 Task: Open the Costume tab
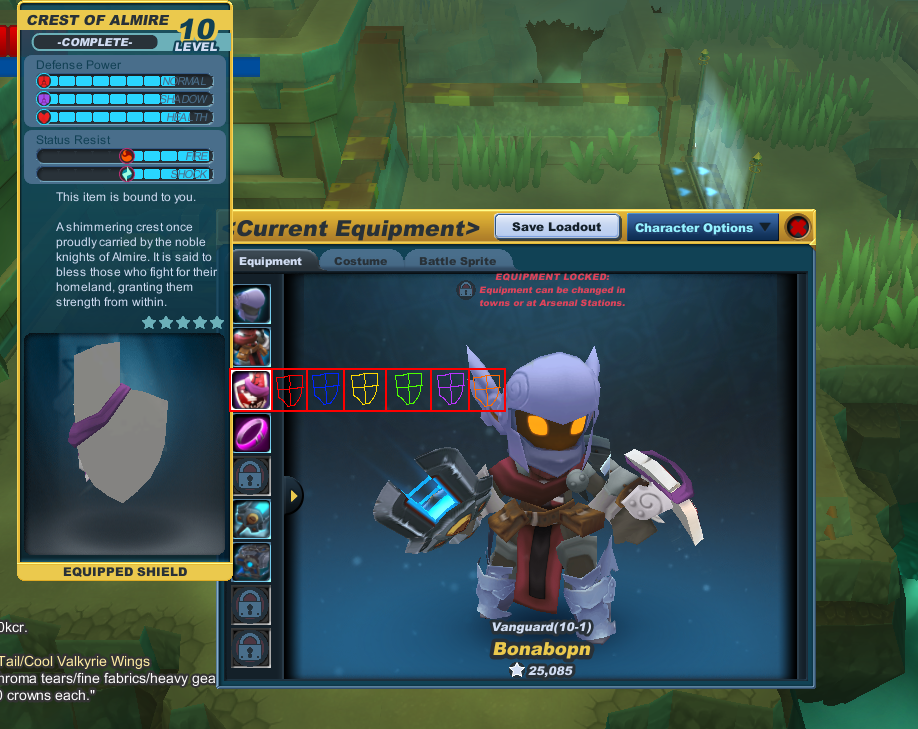[361, 261]
